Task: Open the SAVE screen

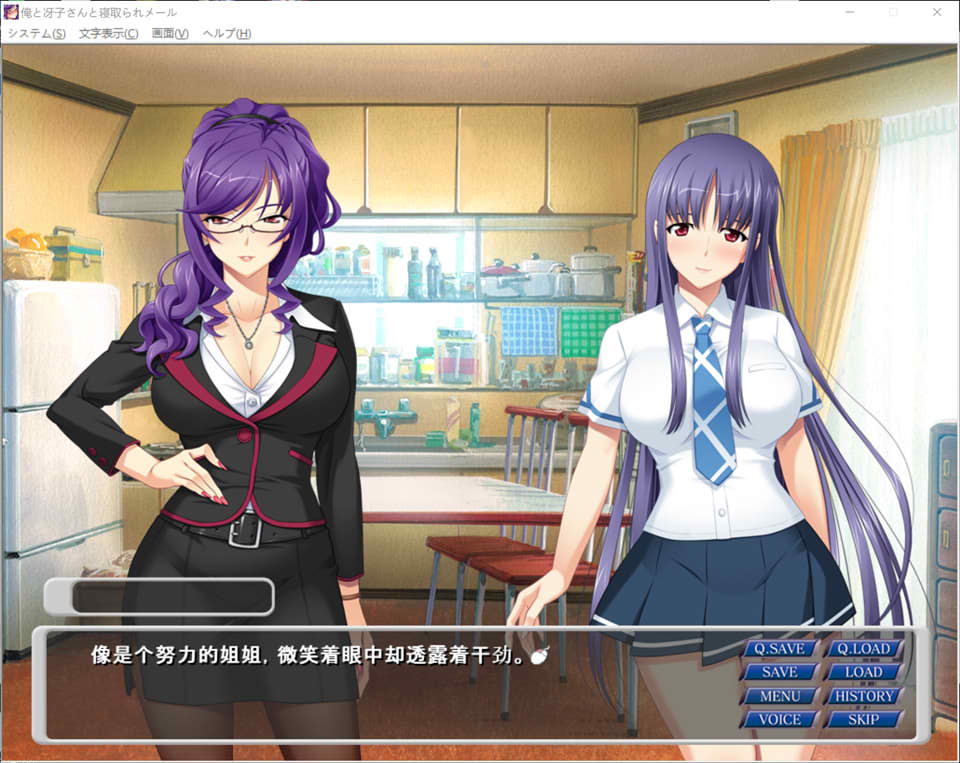Action: point(780,673)
